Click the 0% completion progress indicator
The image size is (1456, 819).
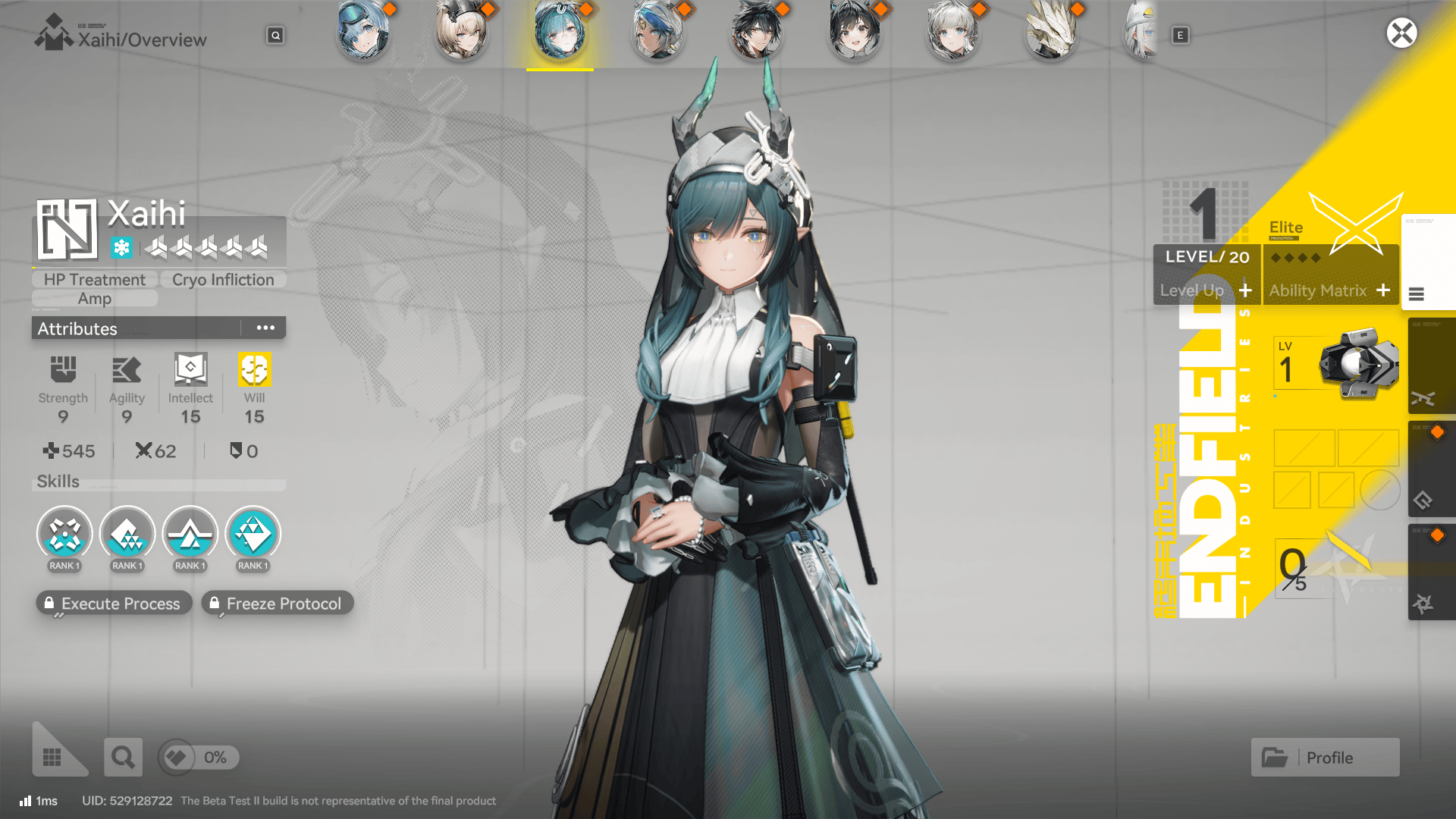[199, 757]
